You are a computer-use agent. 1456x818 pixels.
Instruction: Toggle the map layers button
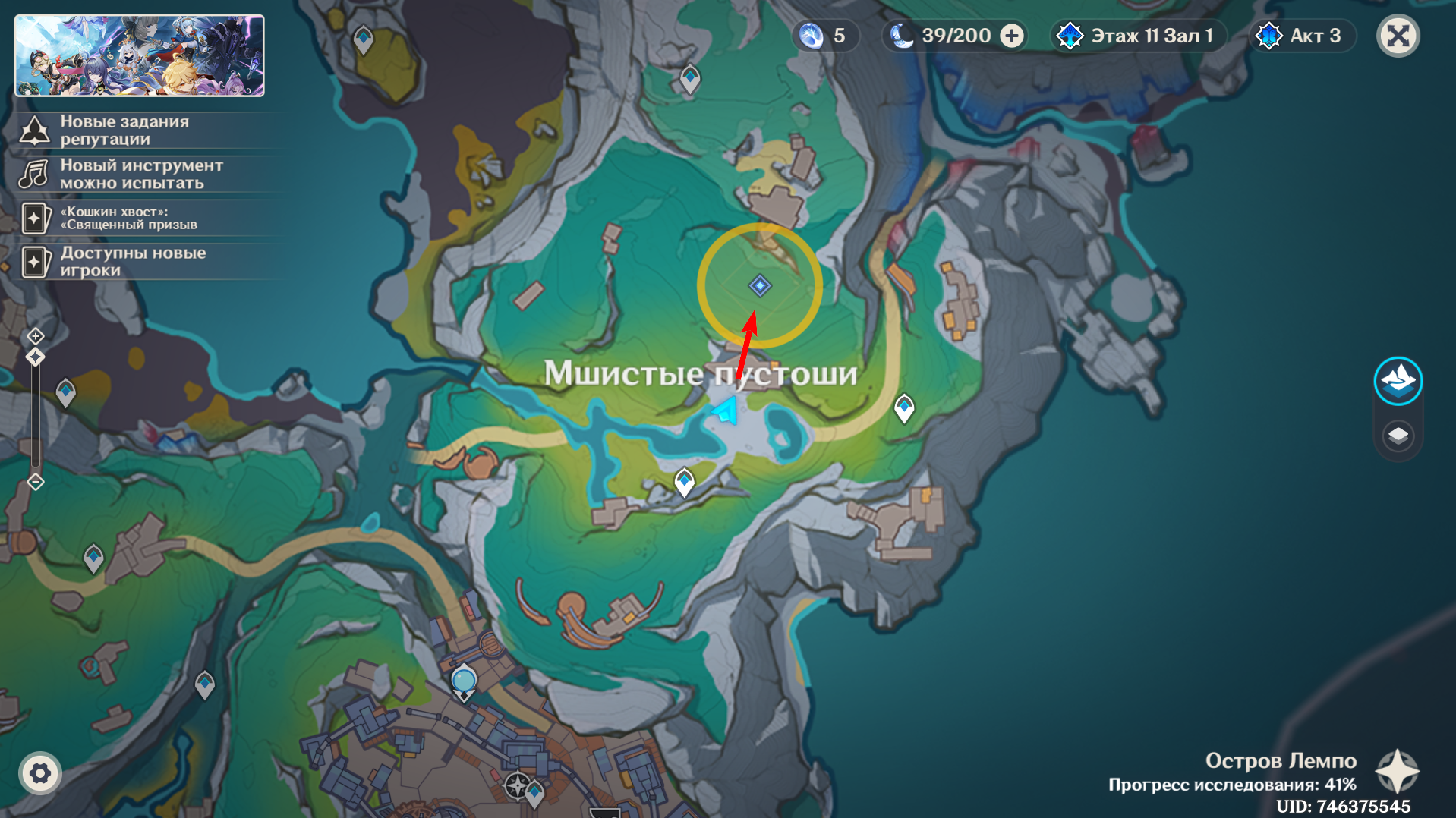click(x=1398, y=436)
